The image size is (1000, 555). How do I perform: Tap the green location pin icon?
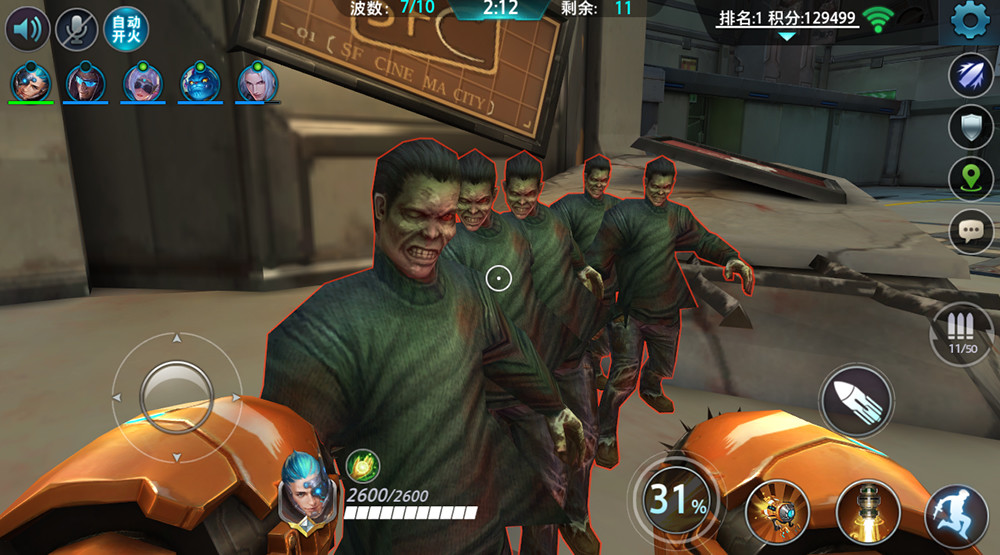tap(970, 179)
